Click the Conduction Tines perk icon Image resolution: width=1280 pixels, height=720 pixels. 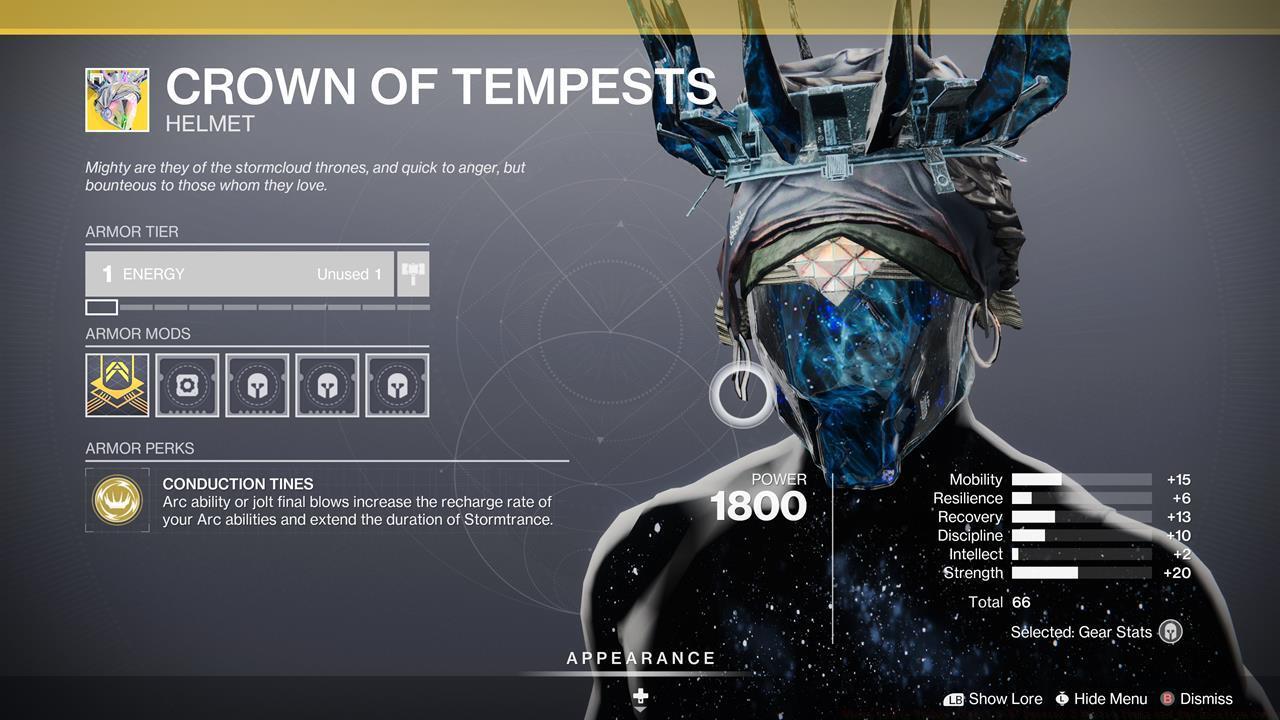[x=117, y=499]
